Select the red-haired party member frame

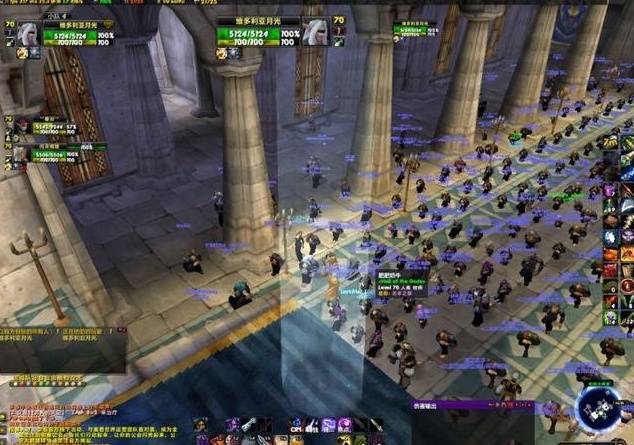point(21,126)
